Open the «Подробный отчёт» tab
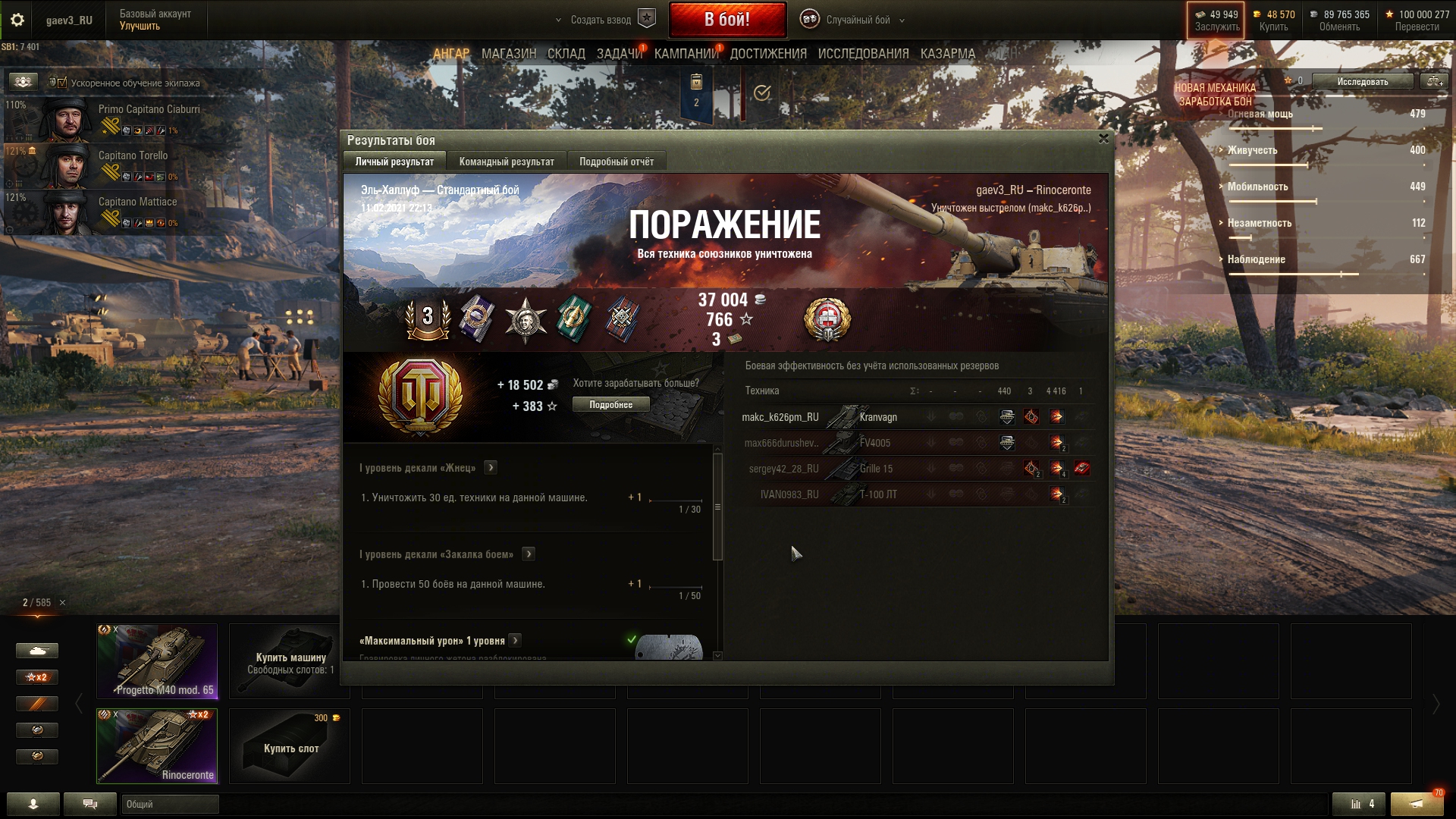The height and width of the screenshot is (819, 1456). (x=616, y=162)
